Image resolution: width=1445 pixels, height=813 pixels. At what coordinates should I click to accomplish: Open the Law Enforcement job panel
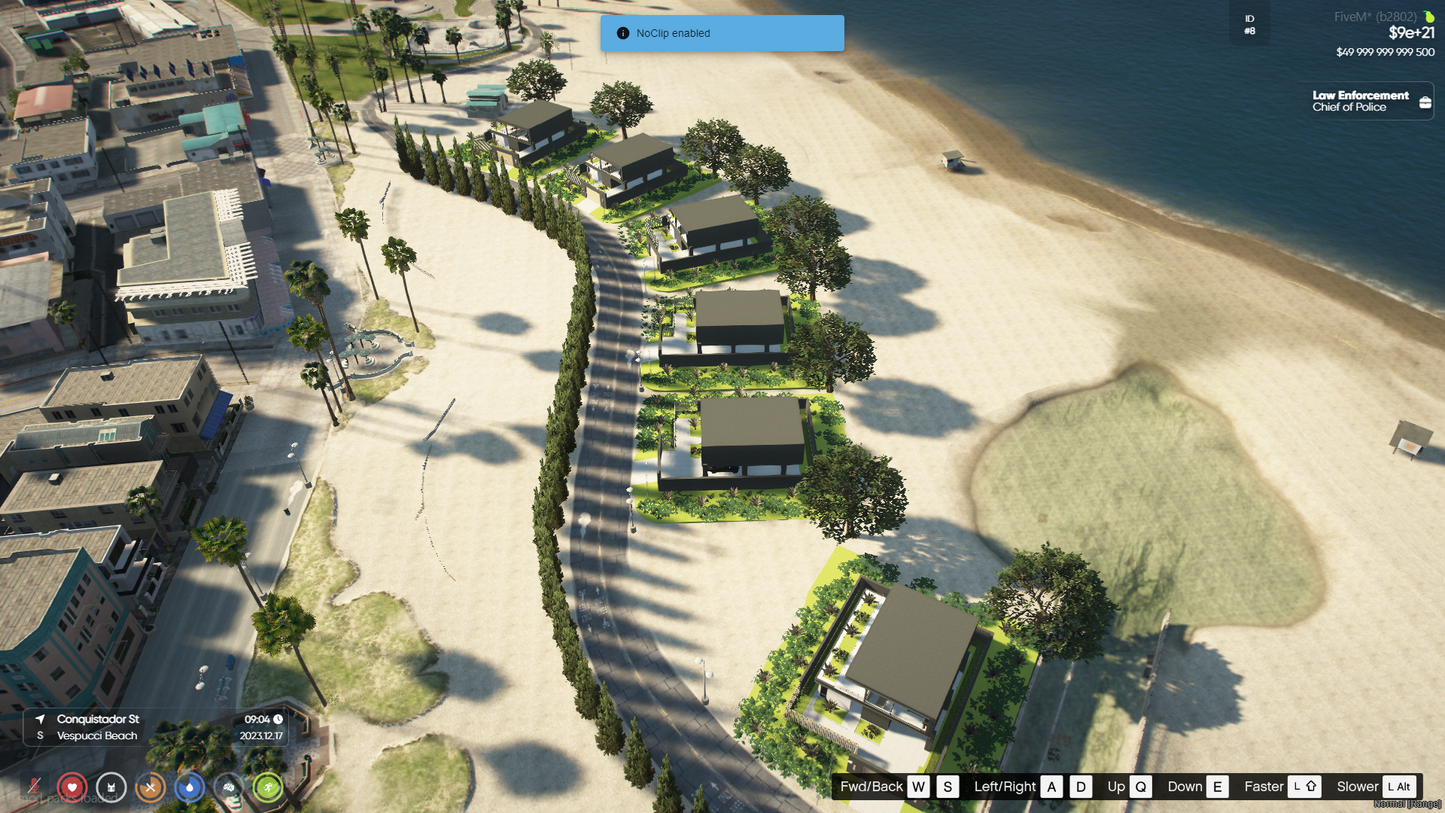coord(1371,101)
